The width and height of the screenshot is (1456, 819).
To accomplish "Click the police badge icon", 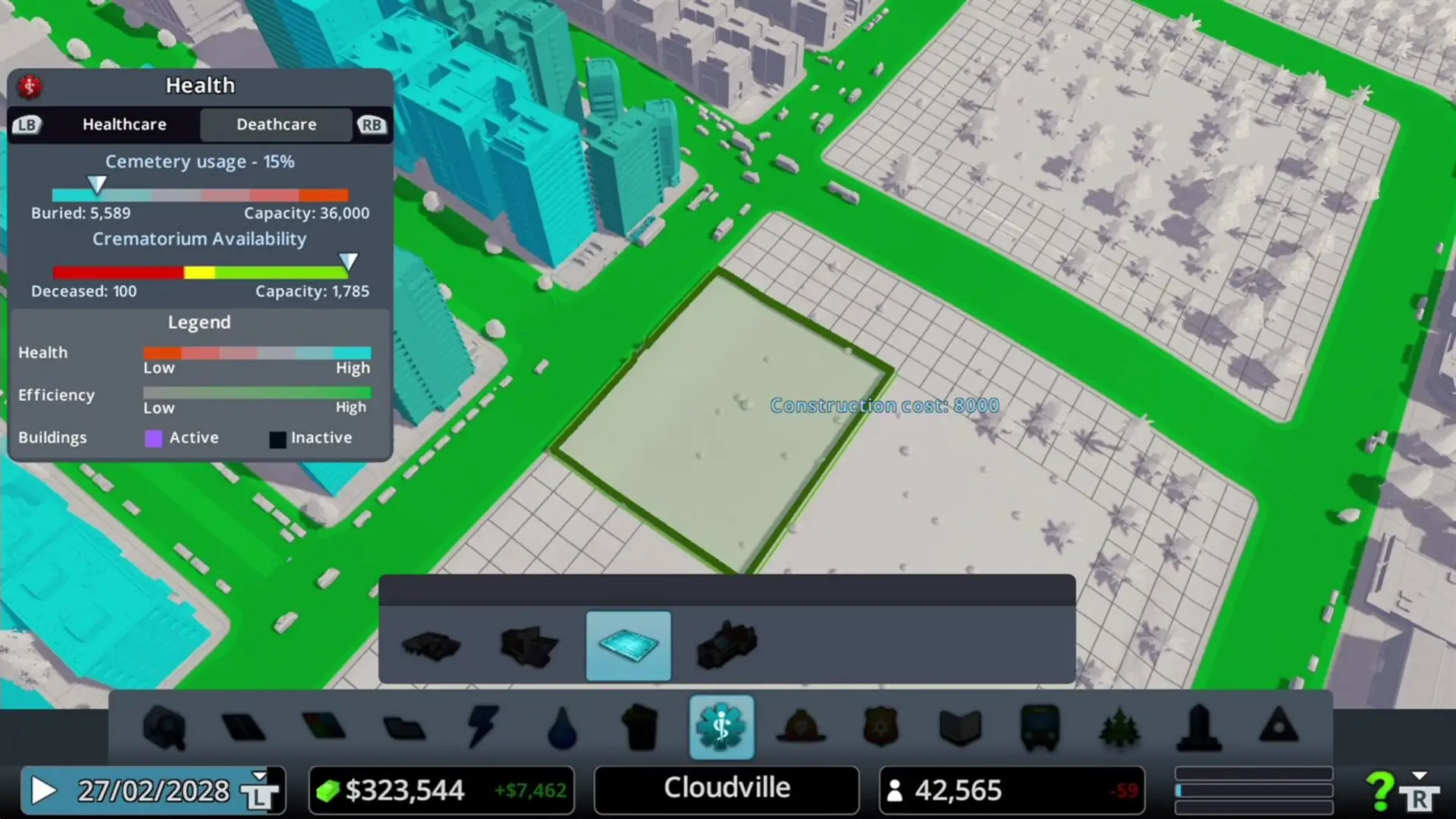I will tap(881, 728).
